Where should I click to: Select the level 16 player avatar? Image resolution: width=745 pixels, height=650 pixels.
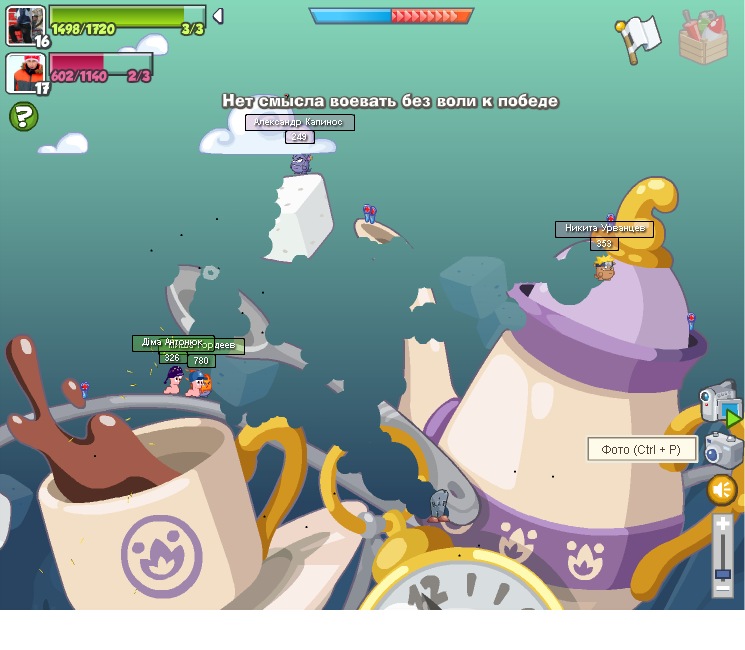pos(25,24)
